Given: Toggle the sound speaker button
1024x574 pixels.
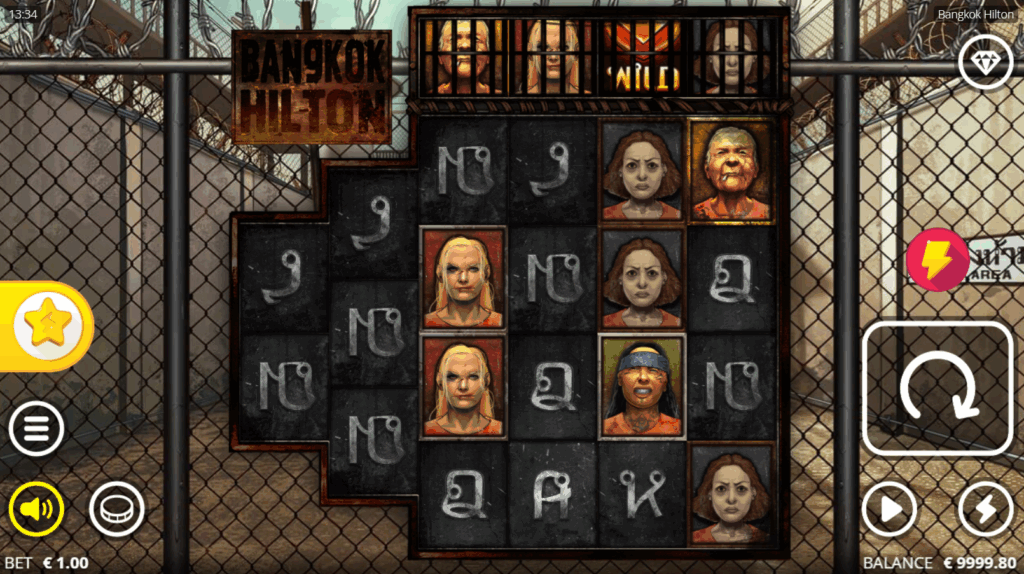Looking at the screenshot, I should (x=36, y=510).
